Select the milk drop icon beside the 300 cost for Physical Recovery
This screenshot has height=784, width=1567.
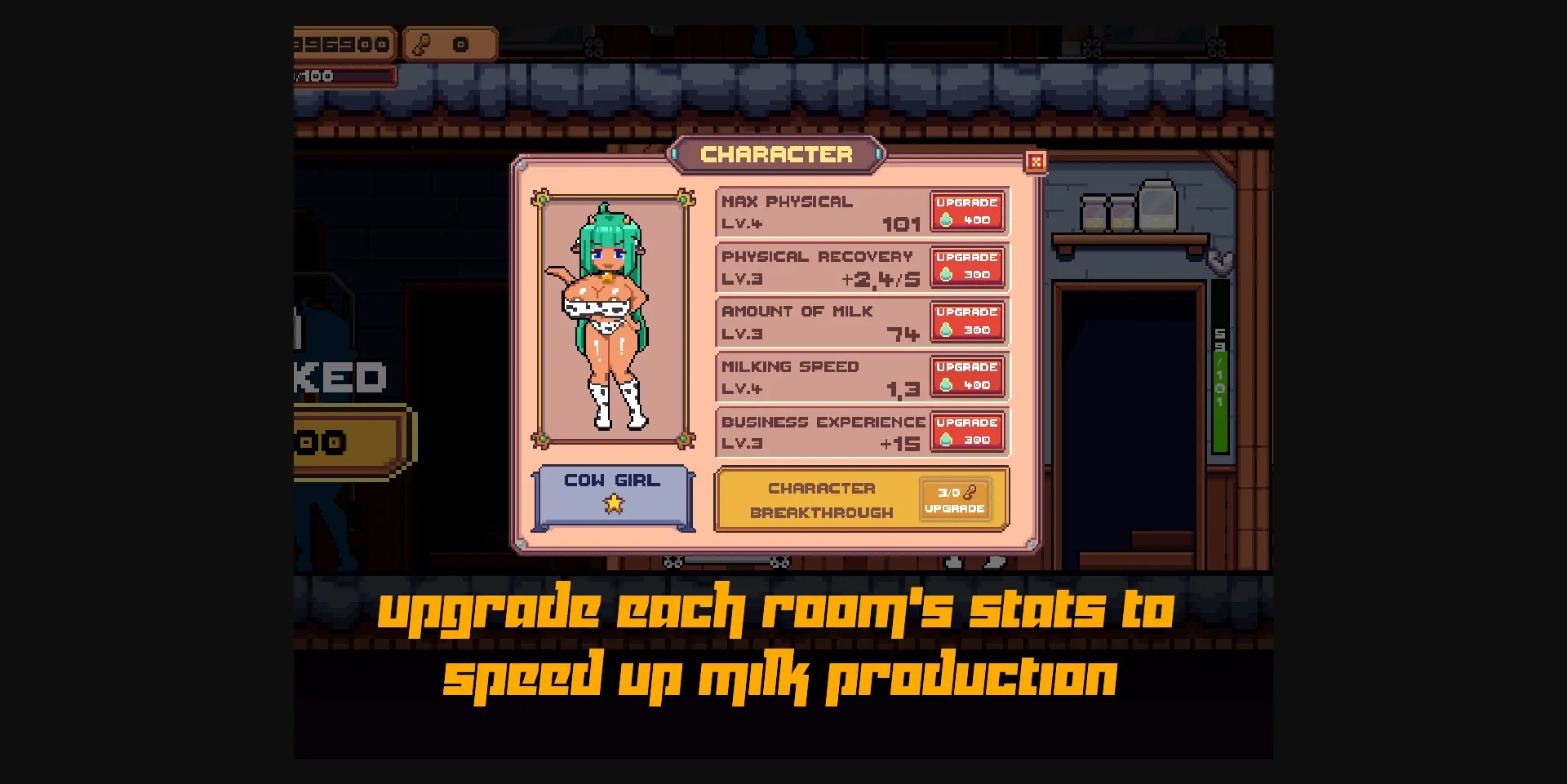tap(947, 273)
